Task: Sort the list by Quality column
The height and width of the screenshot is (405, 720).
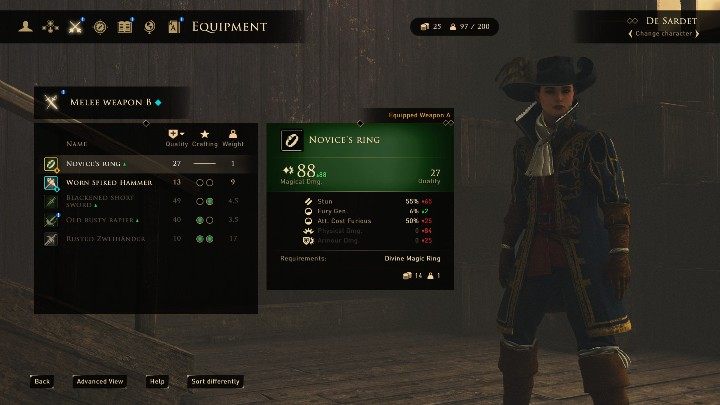Action: tap(177, 138)
